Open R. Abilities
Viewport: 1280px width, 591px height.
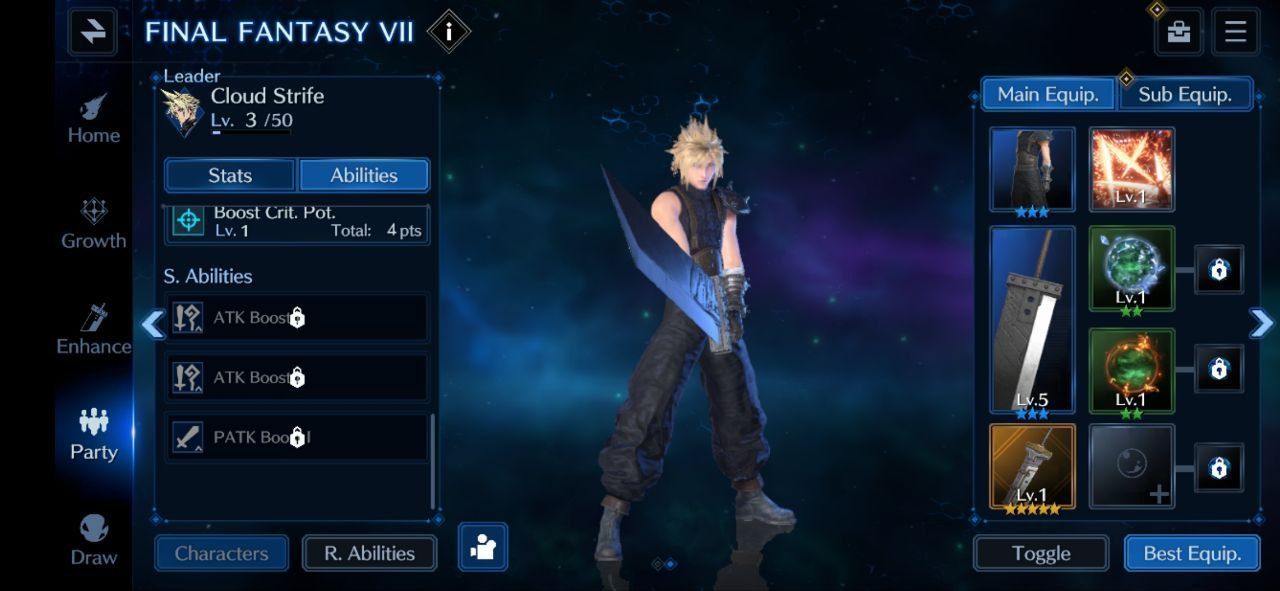(x=369, y=553)
